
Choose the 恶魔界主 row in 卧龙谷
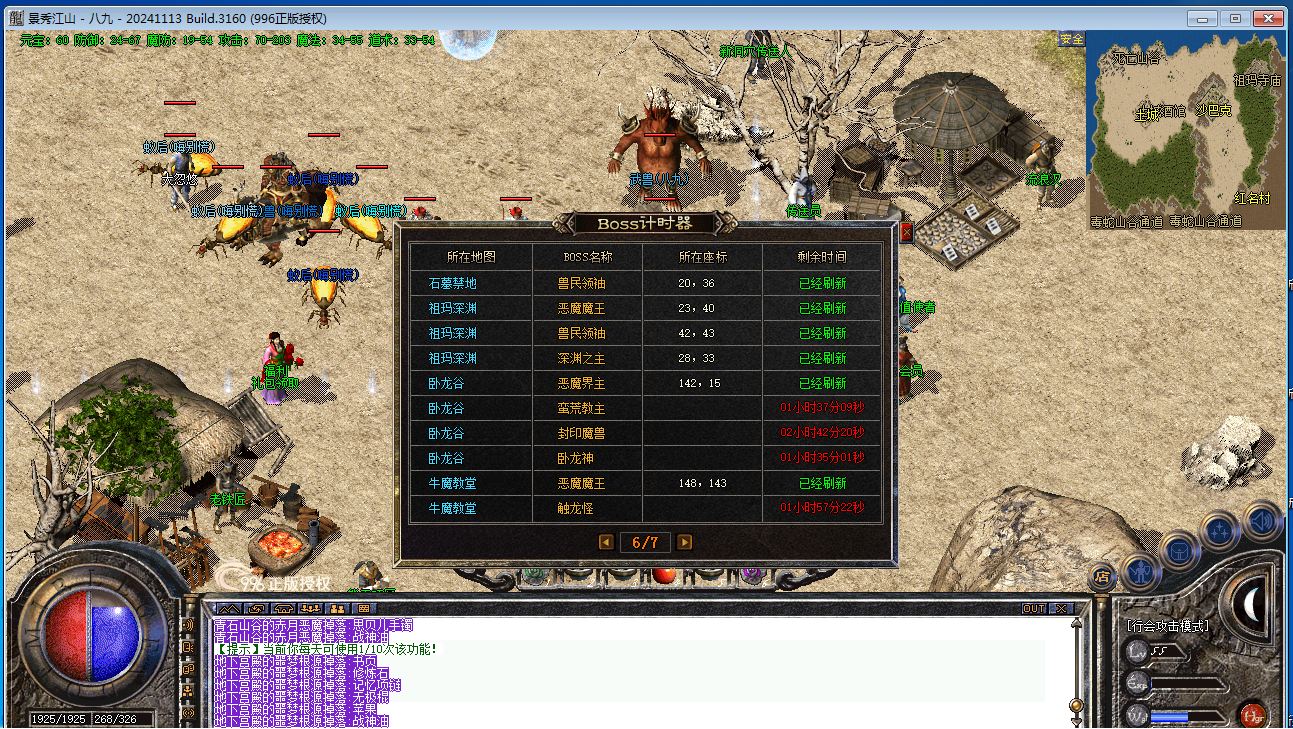pyautogui.click(x=645, y=383)
